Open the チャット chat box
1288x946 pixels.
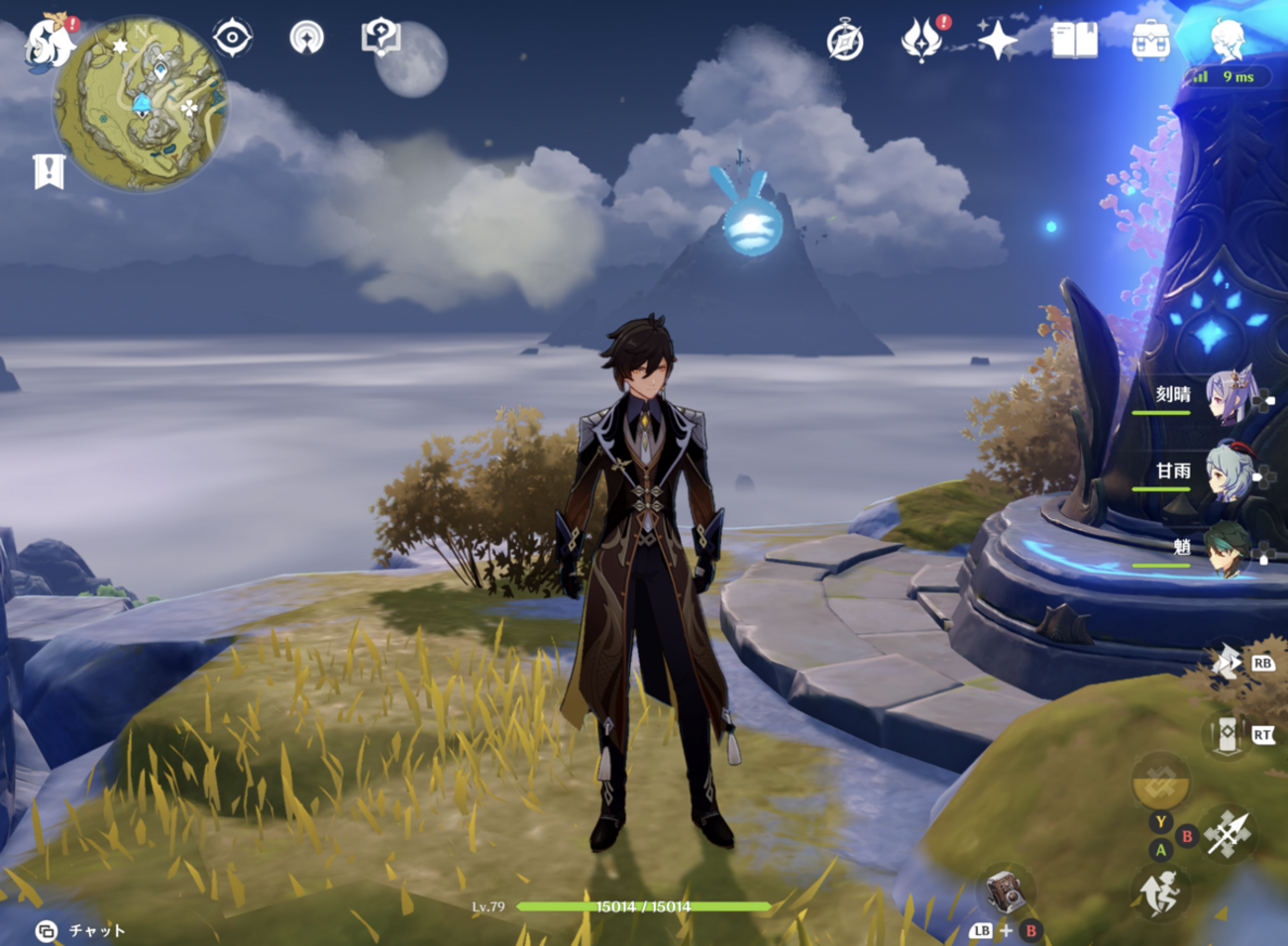[x=82, y=930]
